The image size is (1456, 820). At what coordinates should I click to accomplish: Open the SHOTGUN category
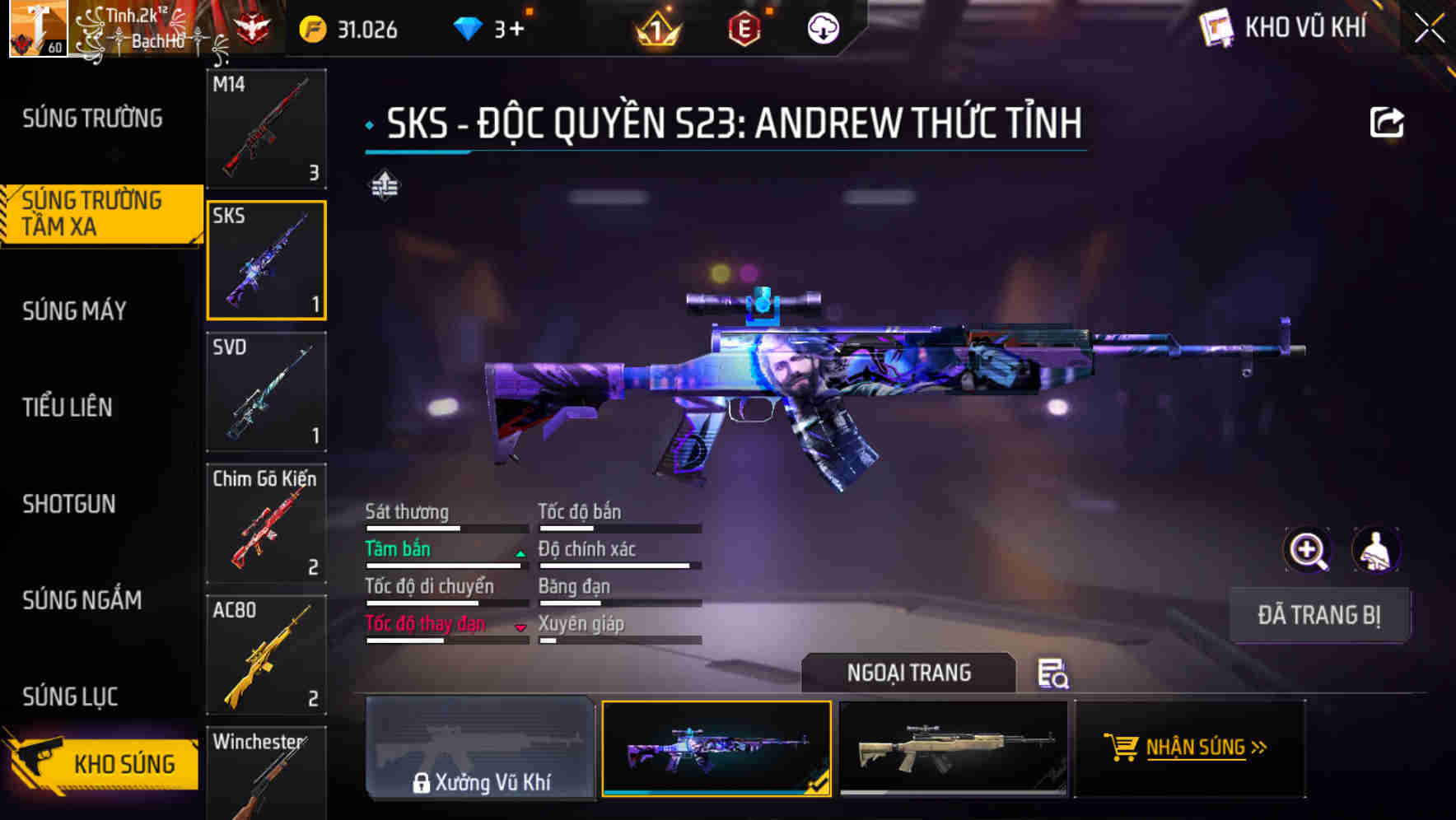coord(68,504)
